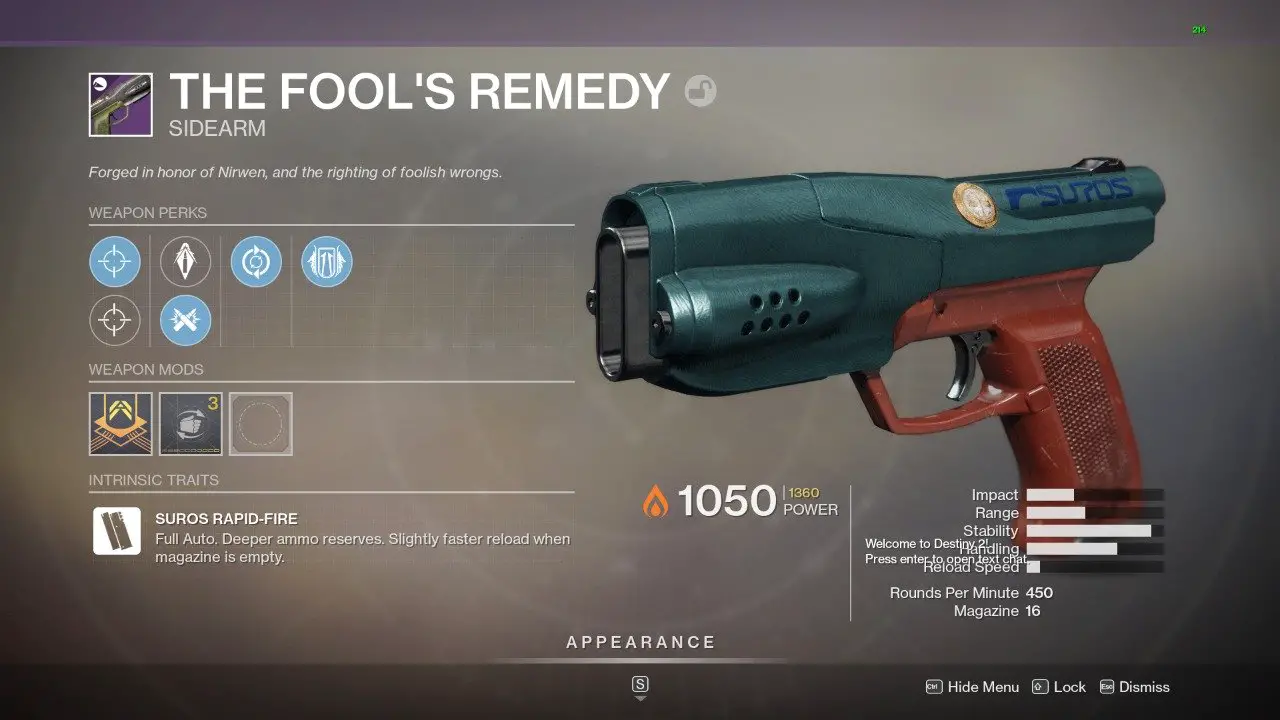This screenshot has width=1280, height=720.
Task: Dismiss the weapon inspection screen
Action: (x=1134, y=687)
